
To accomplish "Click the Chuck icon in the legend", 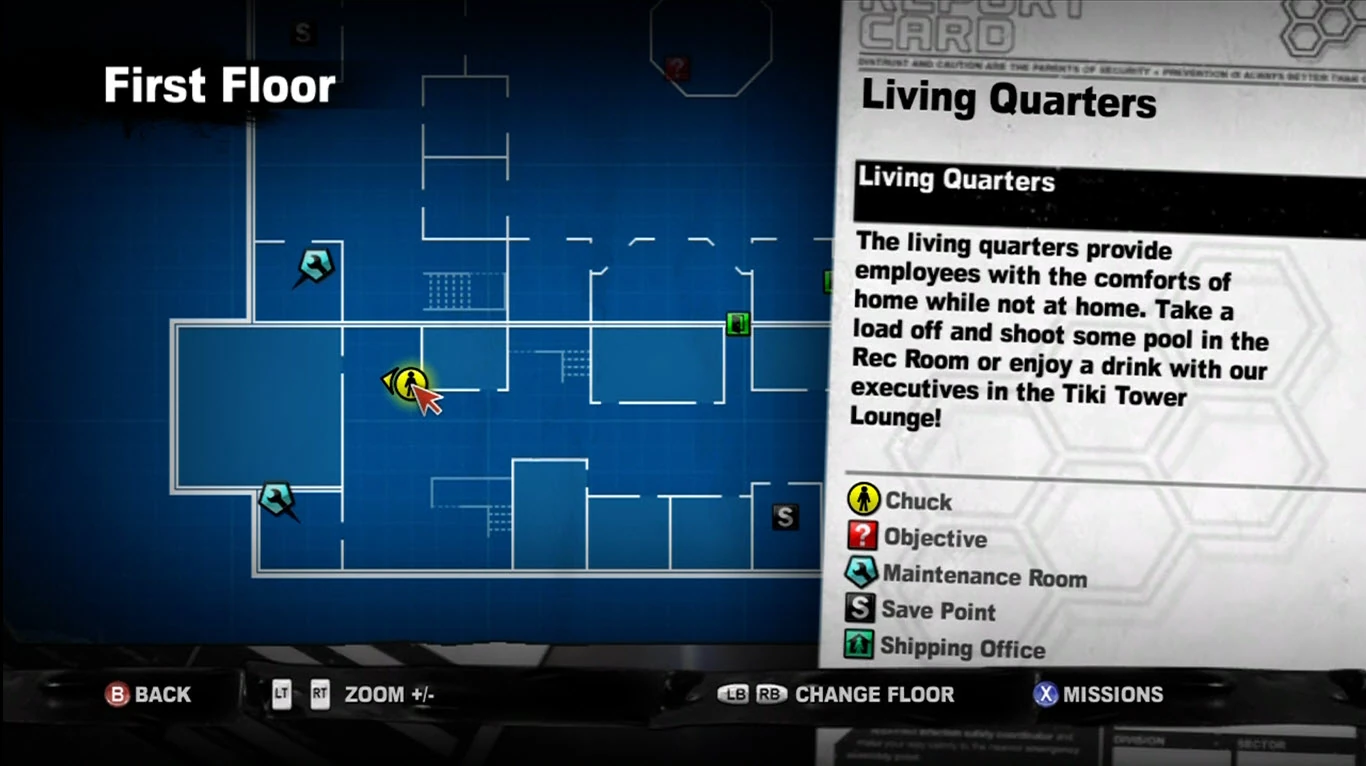I will [863, 500].
